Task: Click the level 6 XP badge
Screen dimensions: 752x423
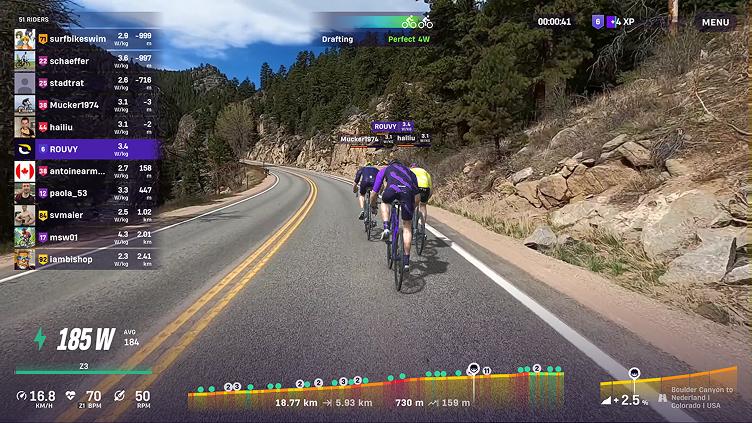Action: 599,21
